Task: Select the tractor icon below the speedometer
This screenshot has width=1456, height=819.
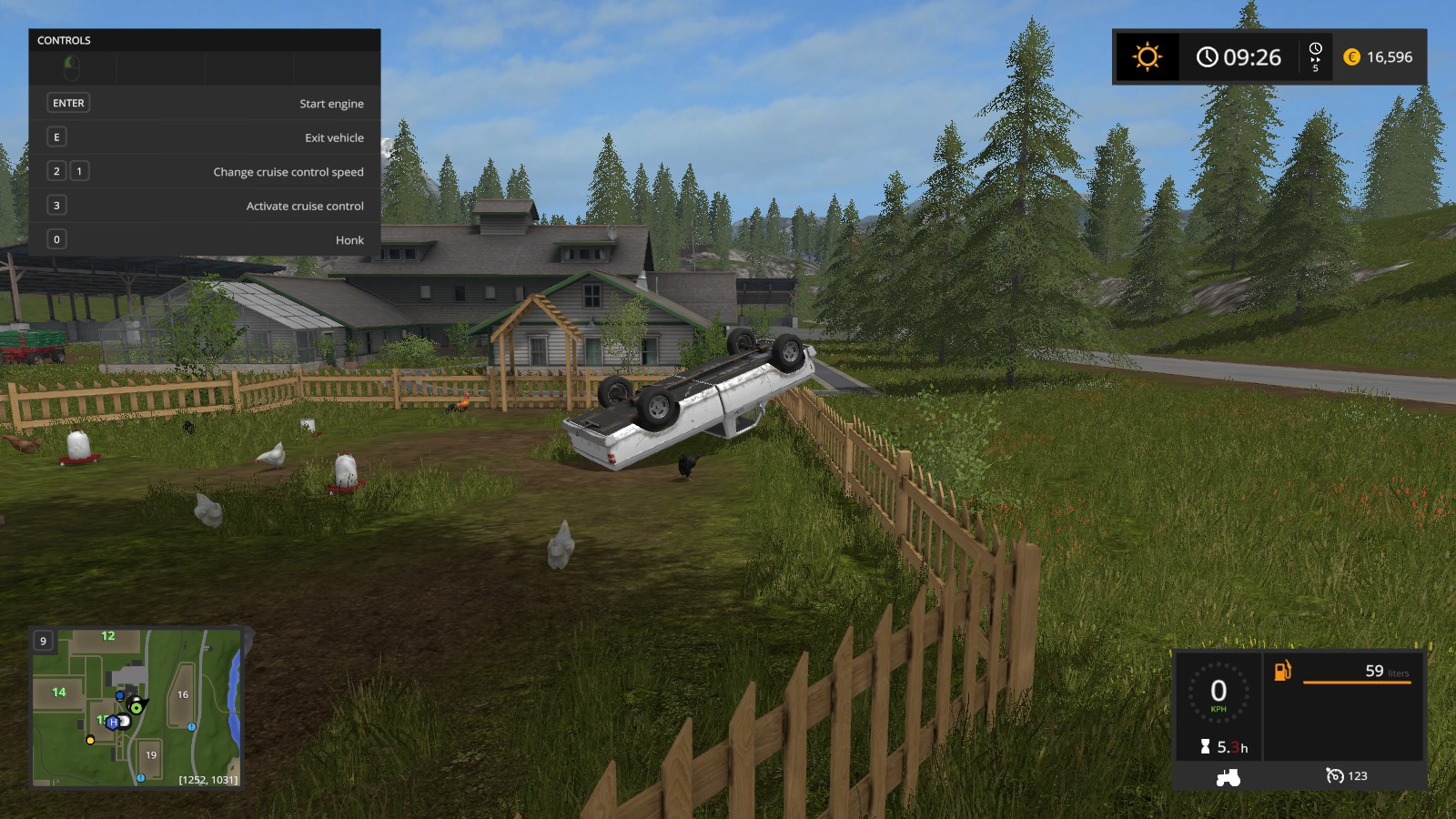Action: coord(1228,777)
